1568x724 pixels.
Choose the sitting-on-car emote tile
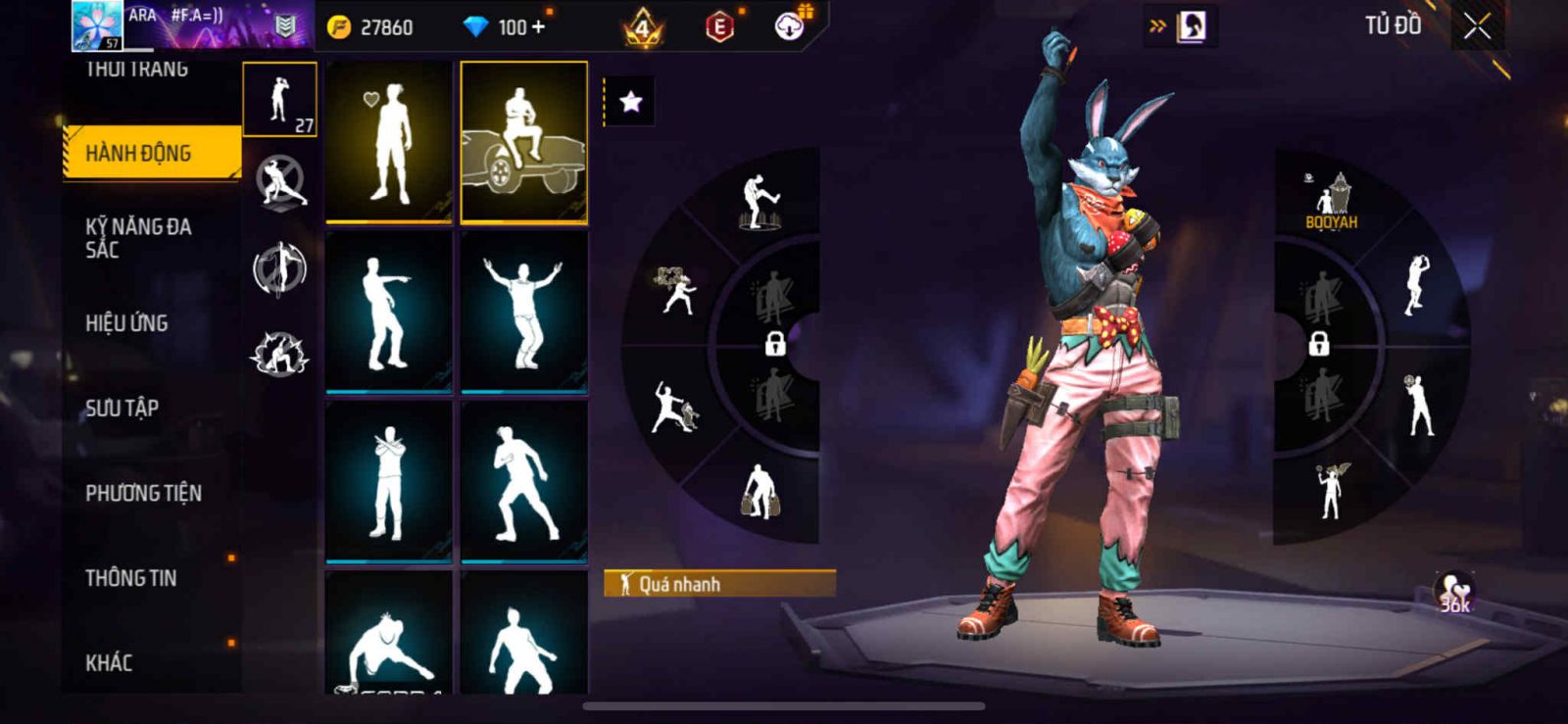pyautogui.click(x=524, y=142)
